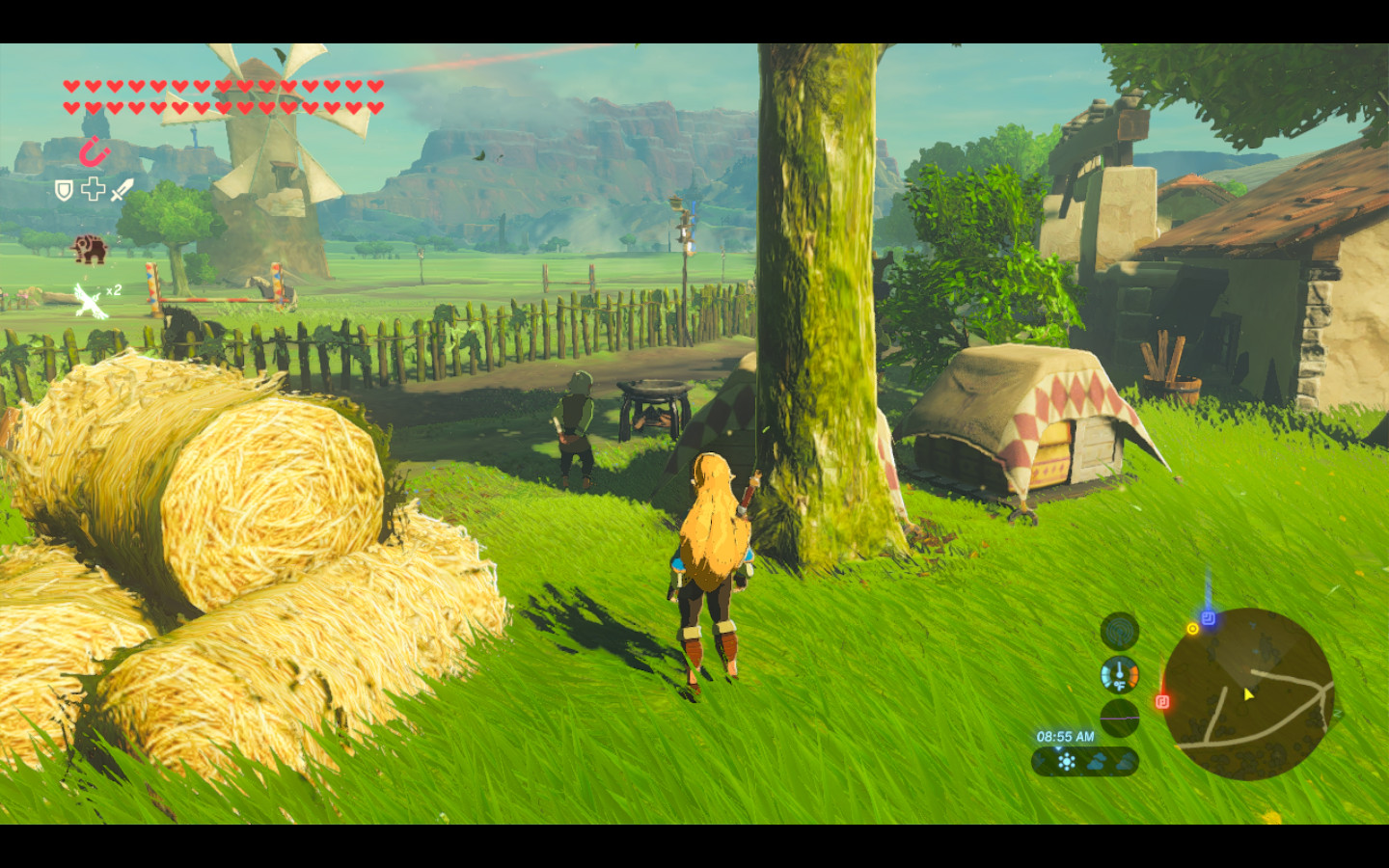The height and width of the screenshot is (868, 1389).
Task: Click the dark red animal silhouette icon
Action: pos(89,248)
